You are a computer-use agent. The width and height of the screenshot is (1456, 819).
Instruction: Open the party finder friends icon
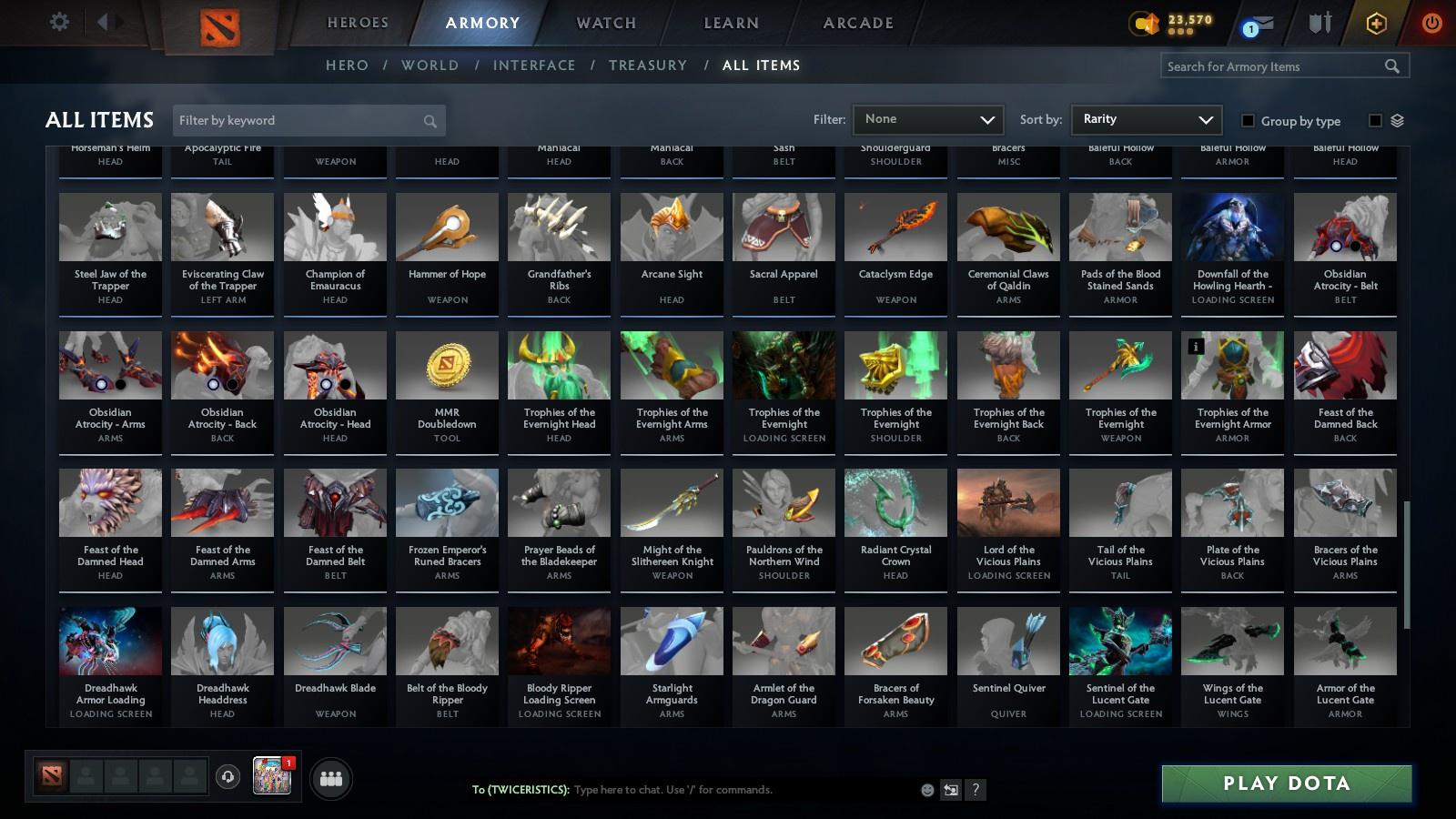(x=332, y=779)
